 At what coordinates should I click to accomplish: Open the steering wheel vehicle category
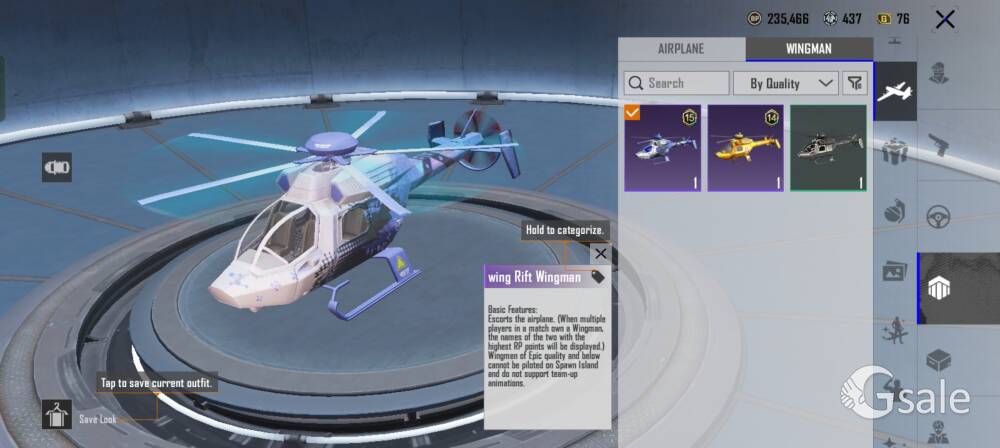pyautogui.click(x=938, y=216)
